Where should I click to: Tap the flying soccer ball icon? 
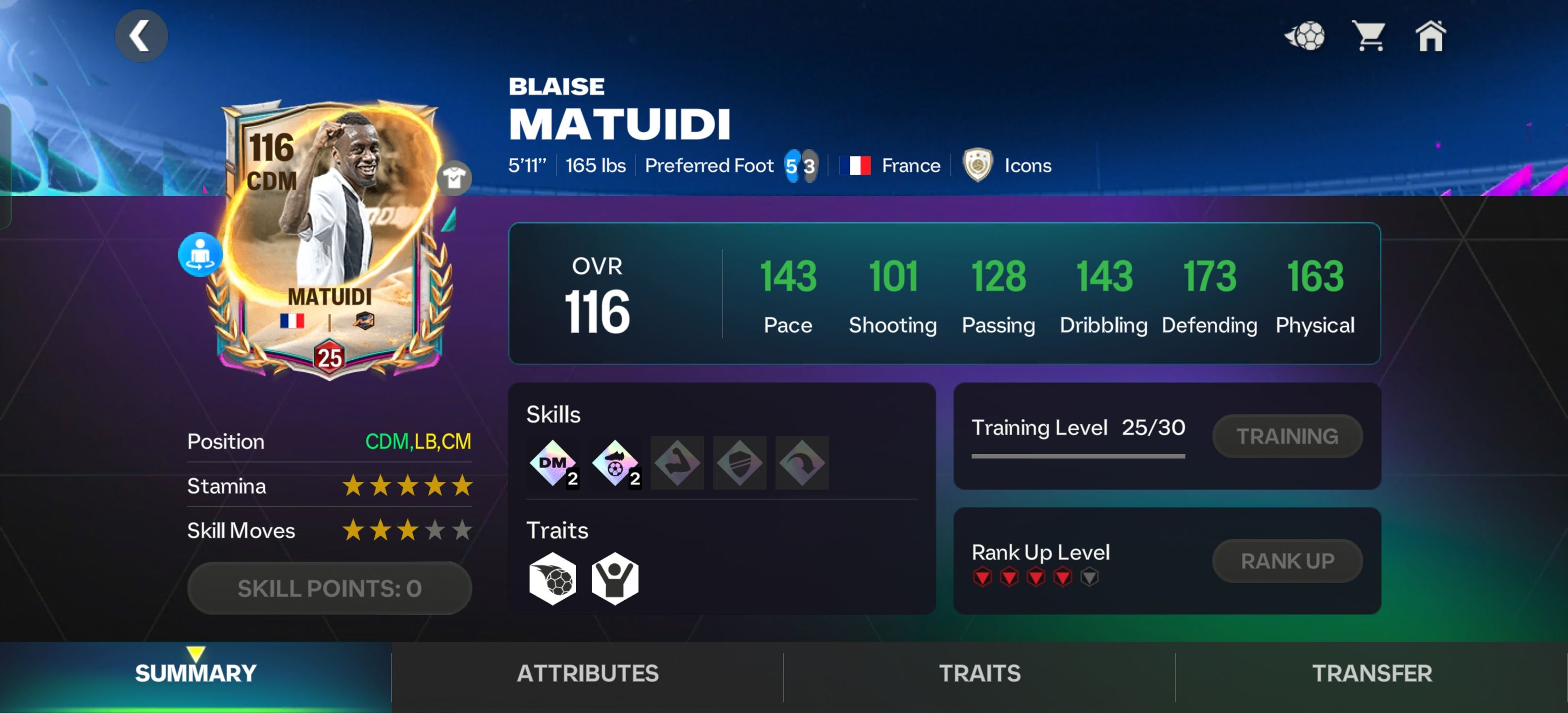coord(1304,36)
